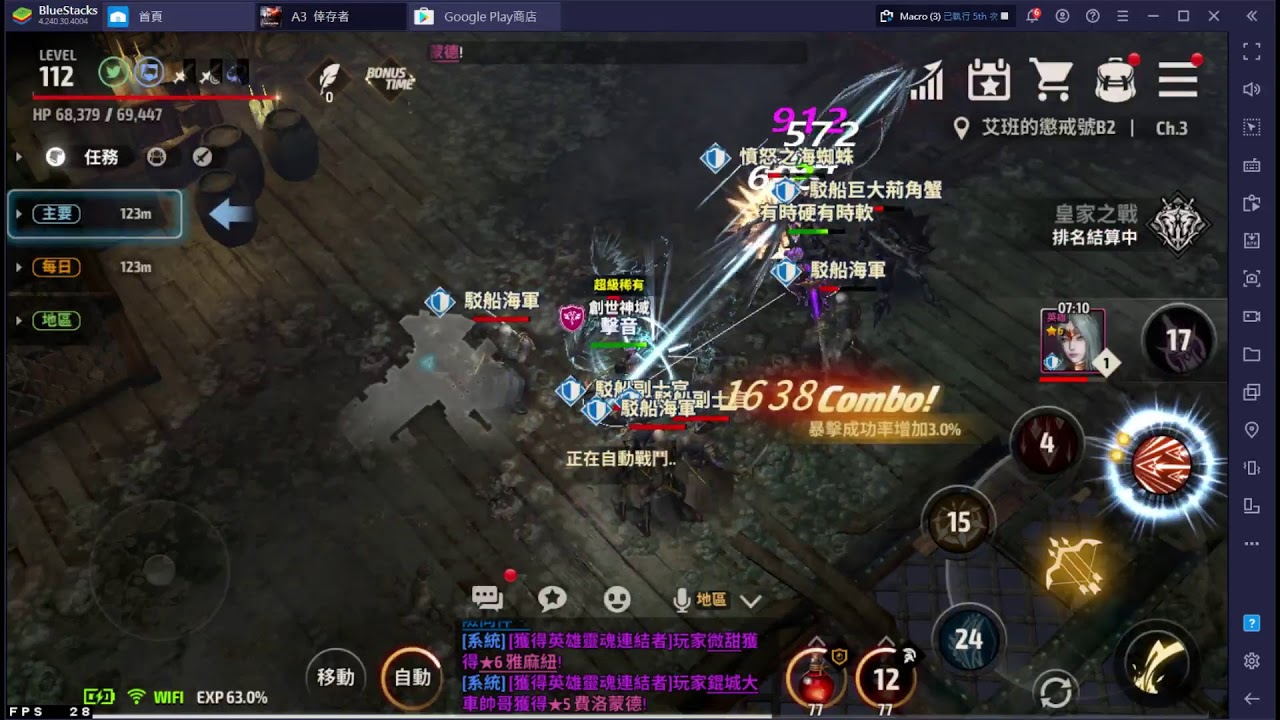Image resolution: width=1280 pixels, height=720 pixels.
Task: Click the Twitter bird icon near the level
Action: click(113, 72)
